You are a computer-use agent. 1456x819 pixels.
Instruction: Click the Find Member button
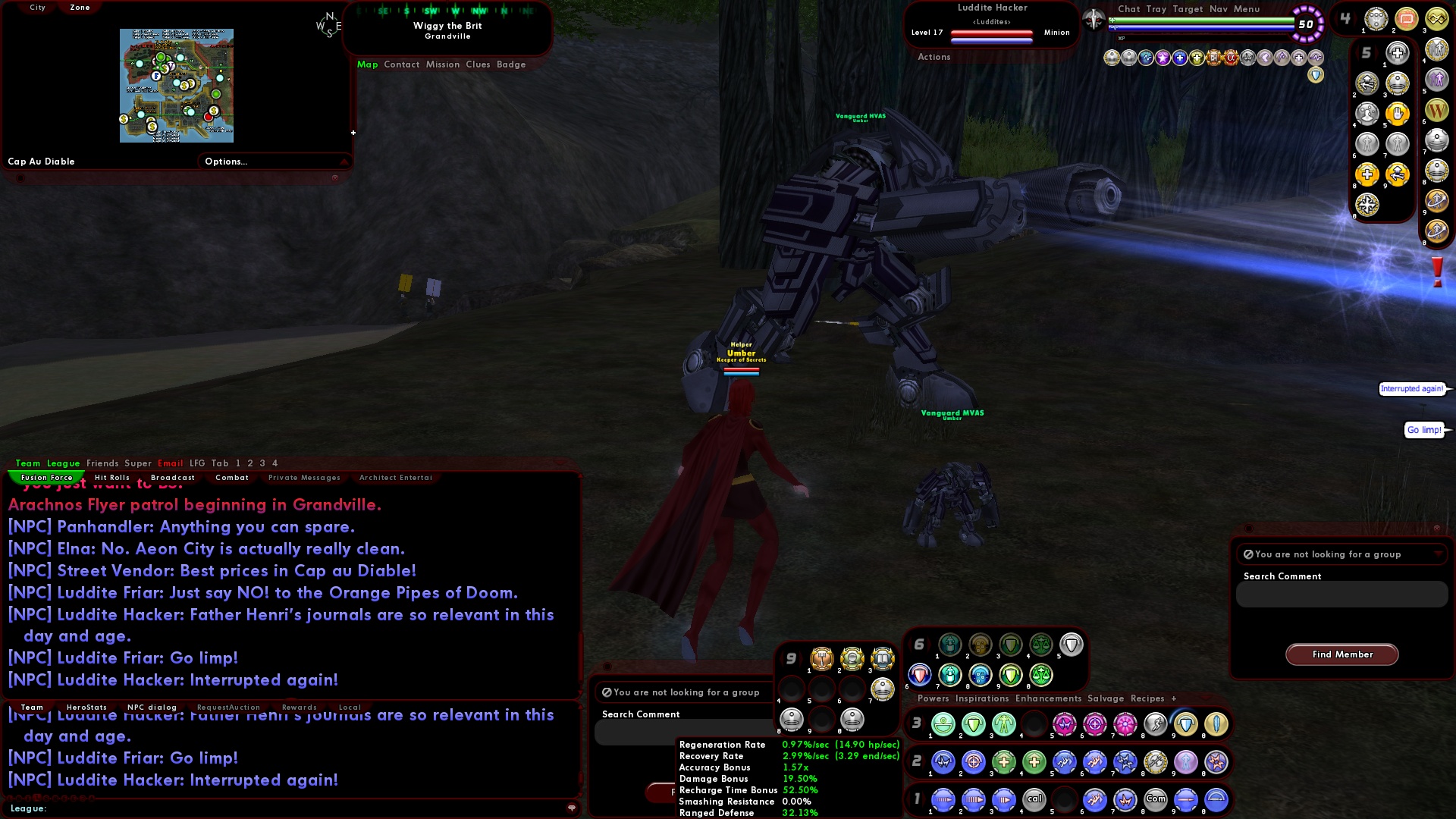pos(1341,654)
